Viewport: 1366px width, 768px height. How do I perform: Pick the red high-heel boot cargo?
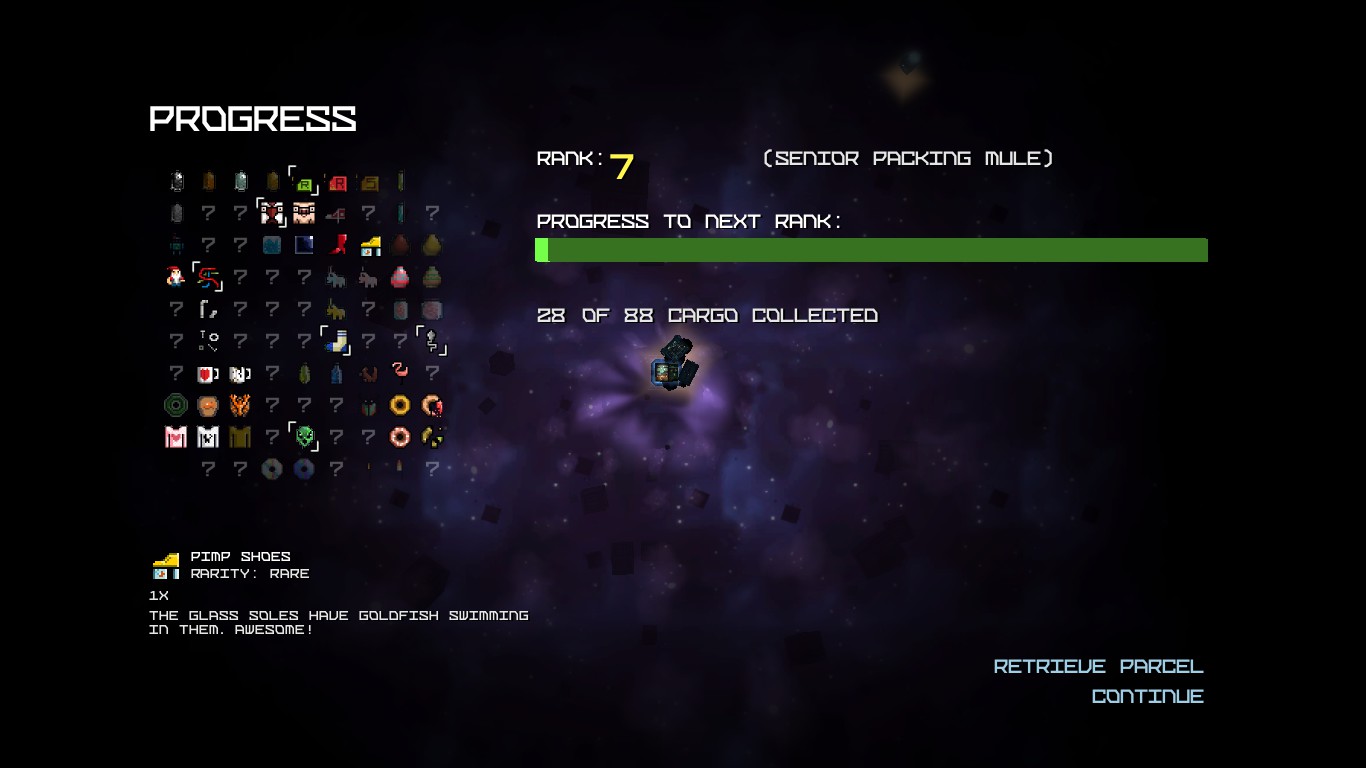pos(336,245)
